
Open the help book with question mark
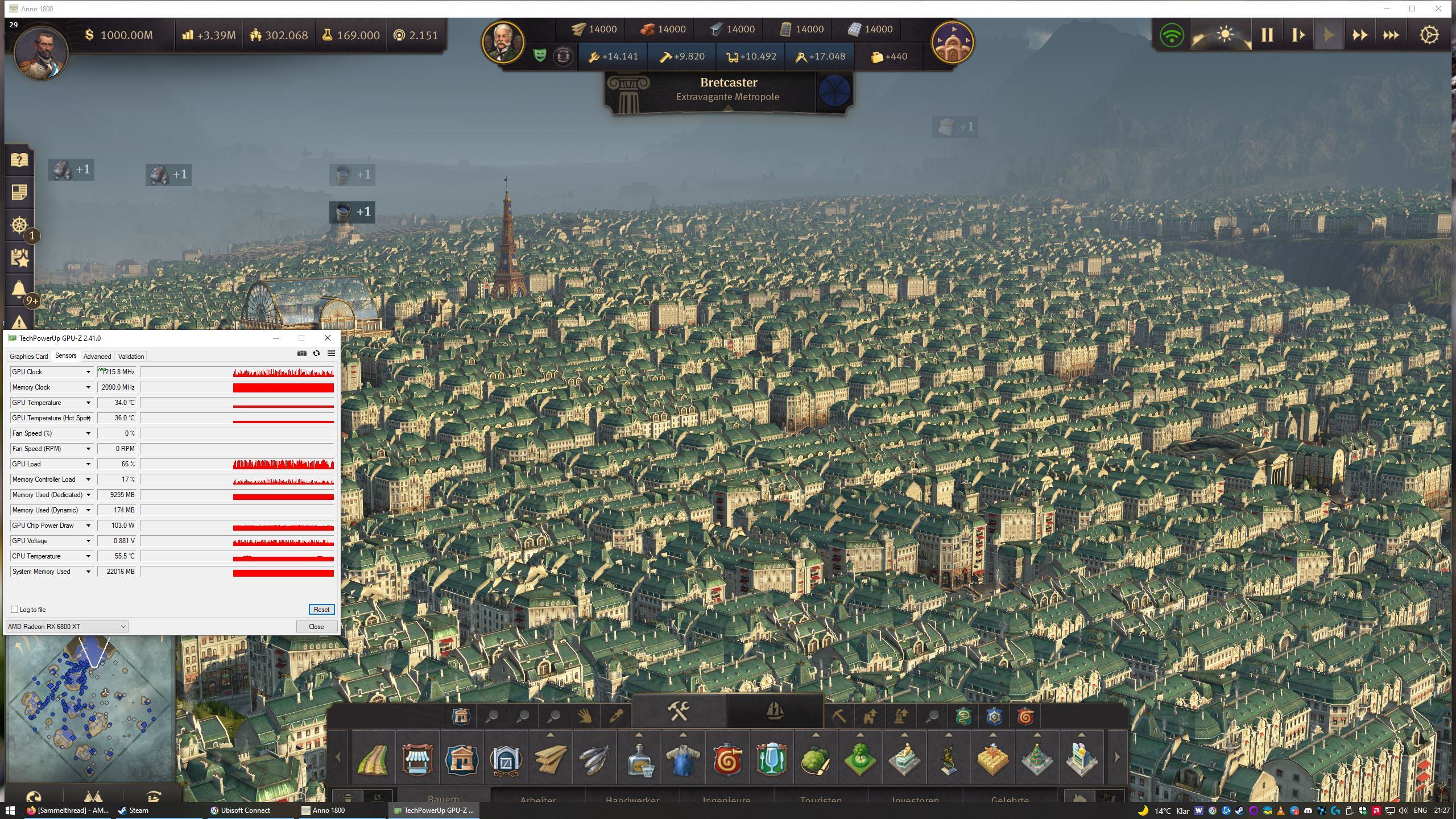coord(19,160)
